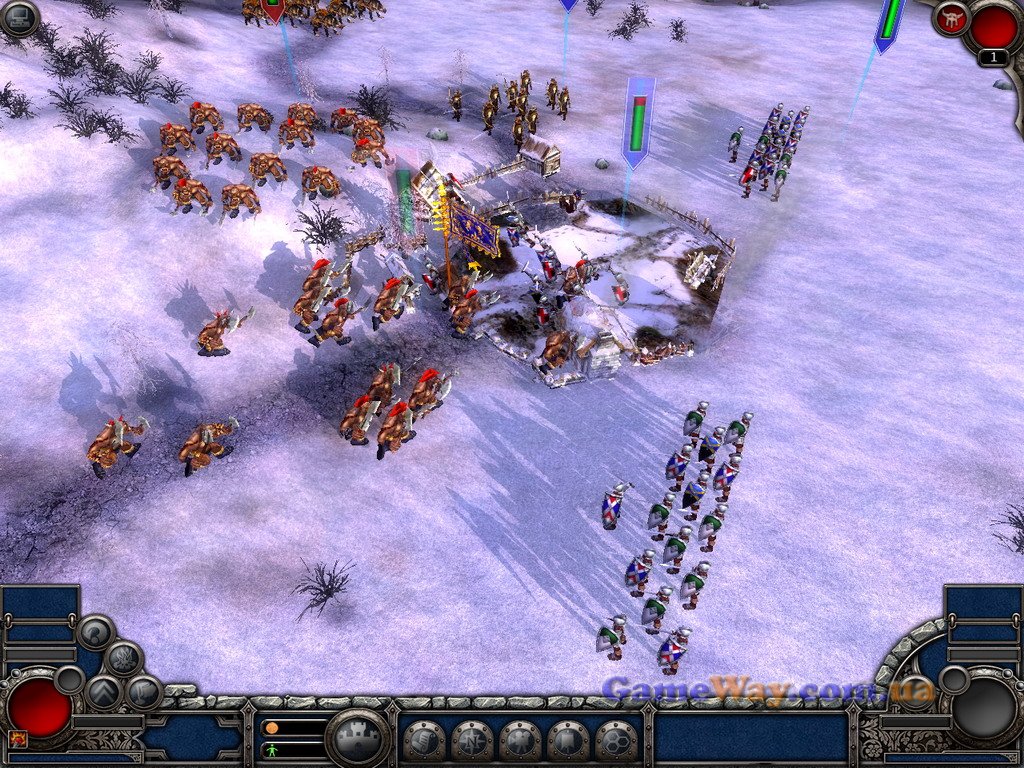The height and width of the screenshot is (768, 1024).
Task: Open the honeycomb hexagon button
Action: pyautogui.click(x=616, y=741)
